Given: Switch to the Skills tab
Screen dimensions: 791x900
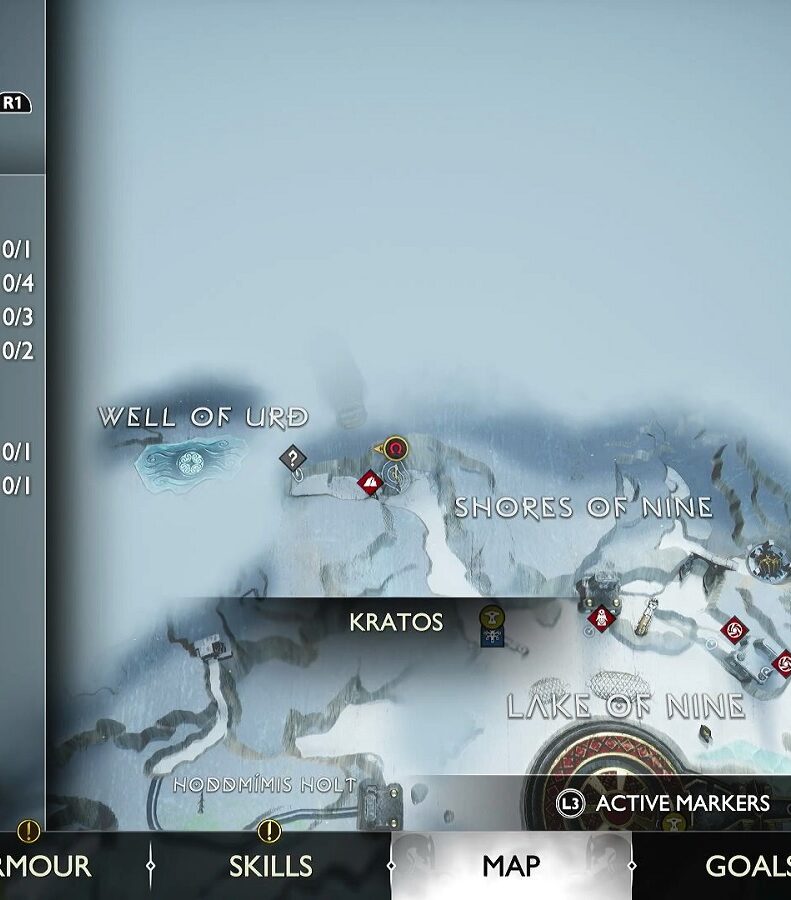Looking at the screenshot, I should point(270,866).
